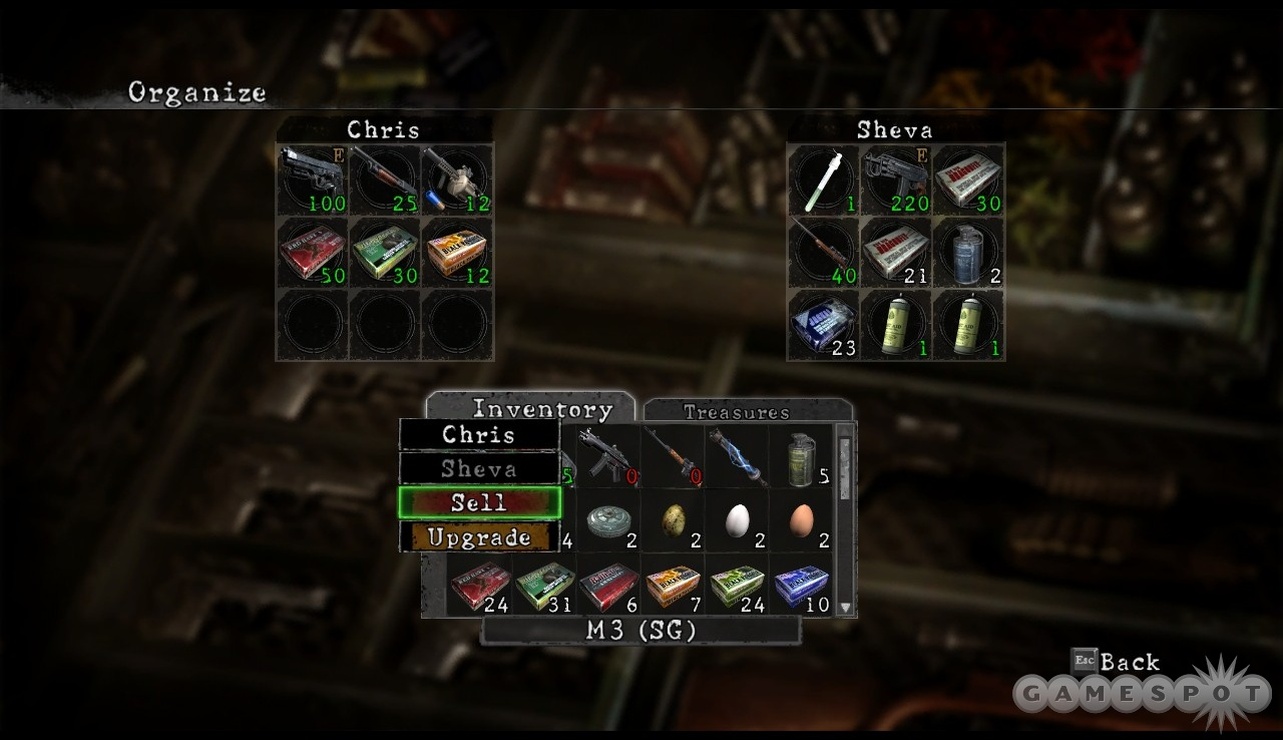The height and width of the screenshot is (740, 1283).
Task: Choose Chris's orange explosive rounds box
Action: pyautogui.click(x=457, y=252)
